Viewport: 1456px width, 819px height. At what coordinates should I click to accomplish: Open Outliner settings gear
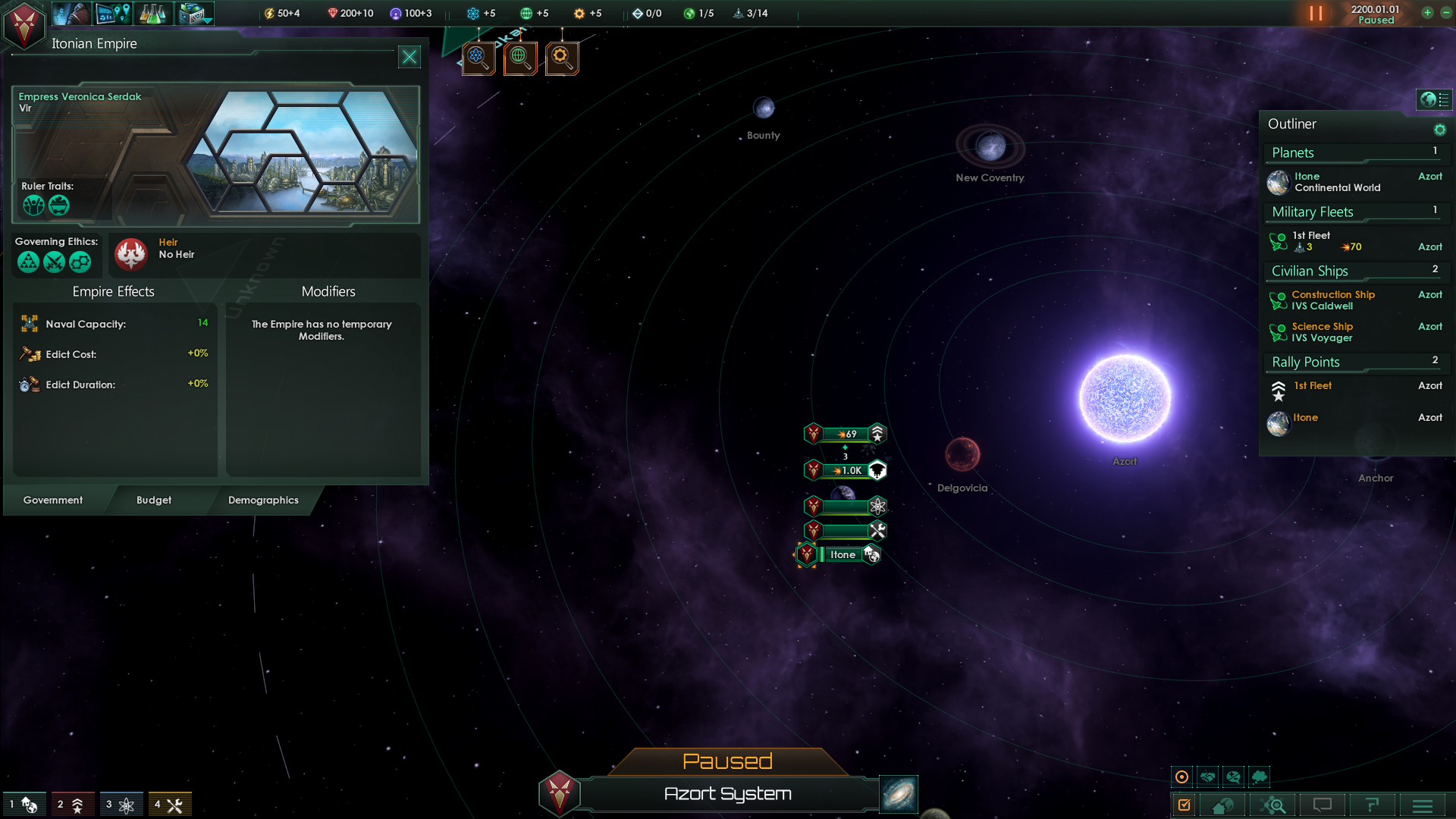click(1439, 130)
